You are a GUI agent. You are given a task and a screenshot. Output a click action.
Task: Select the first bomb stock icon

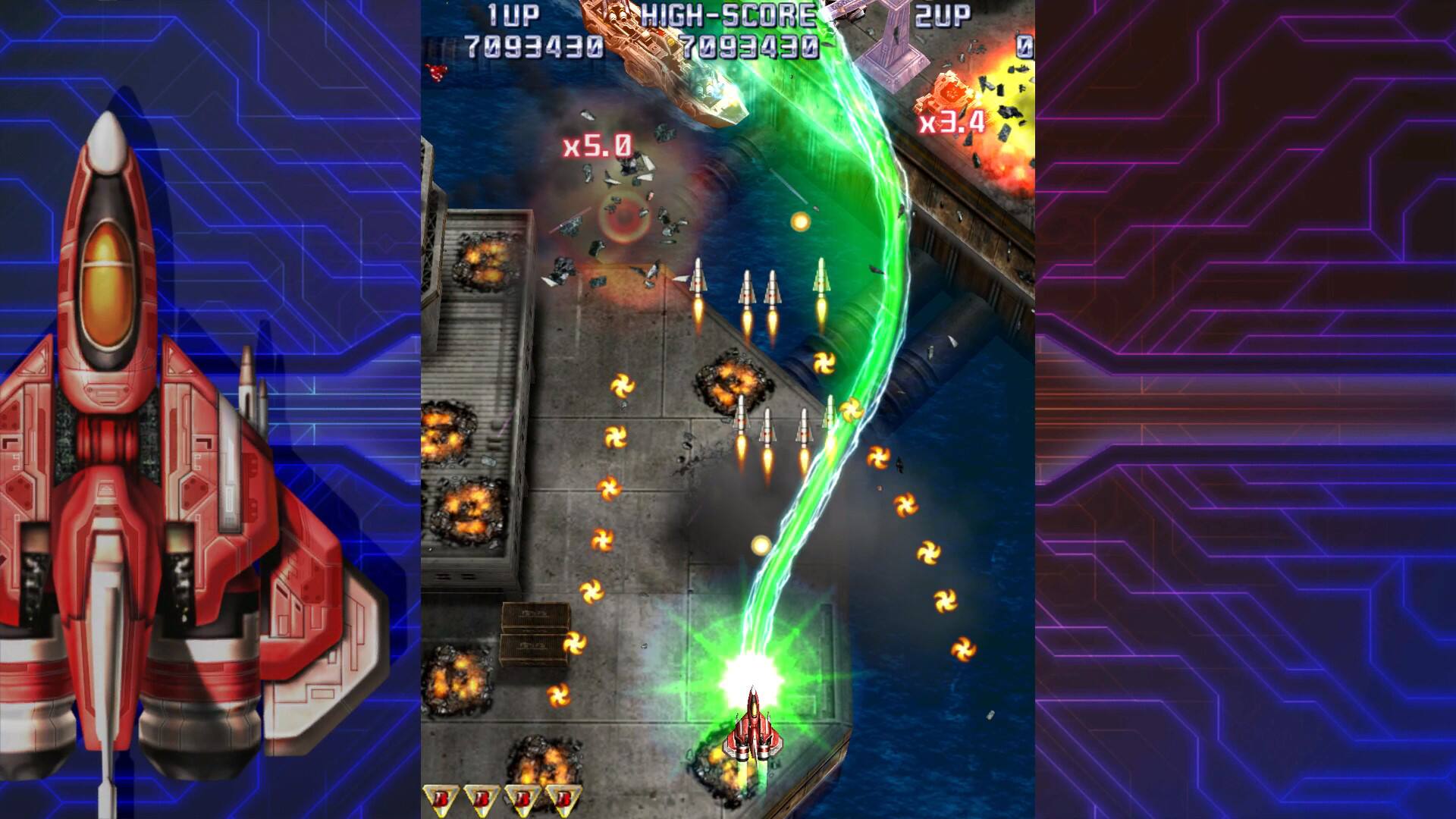pos(442,796)
